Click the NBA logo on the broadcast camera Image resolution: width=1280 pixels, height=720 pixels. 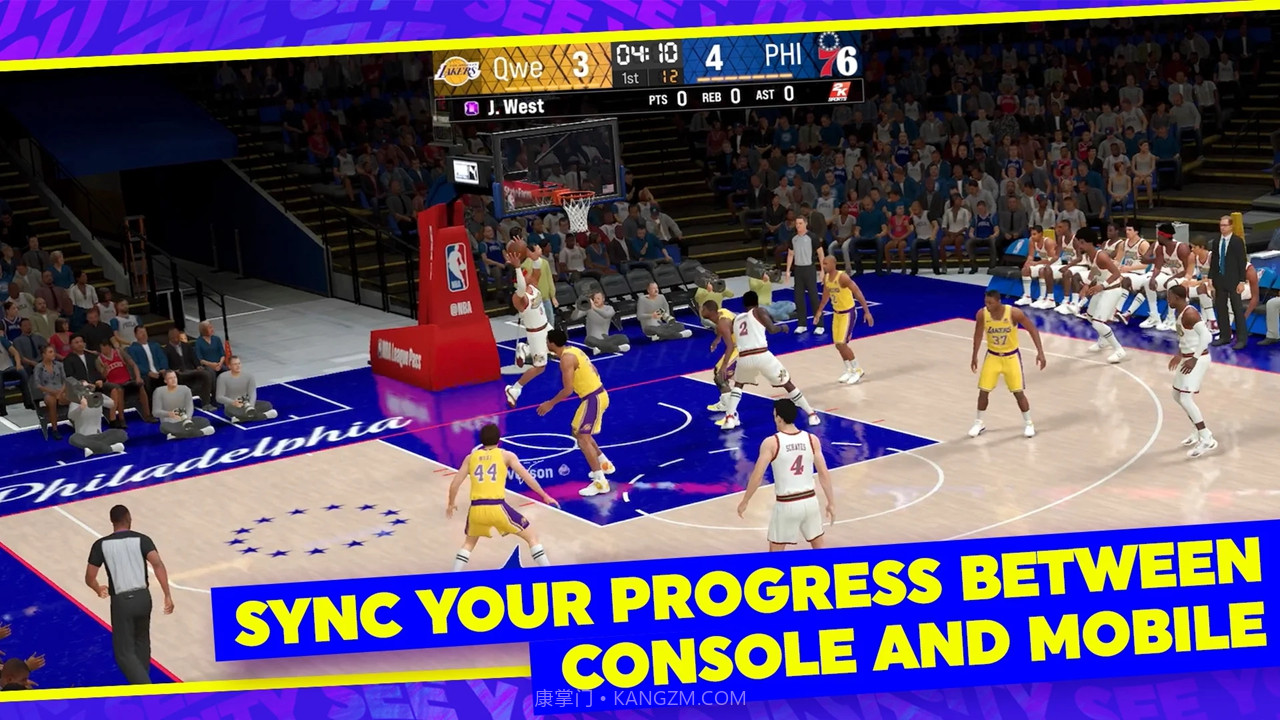point(465,171)
